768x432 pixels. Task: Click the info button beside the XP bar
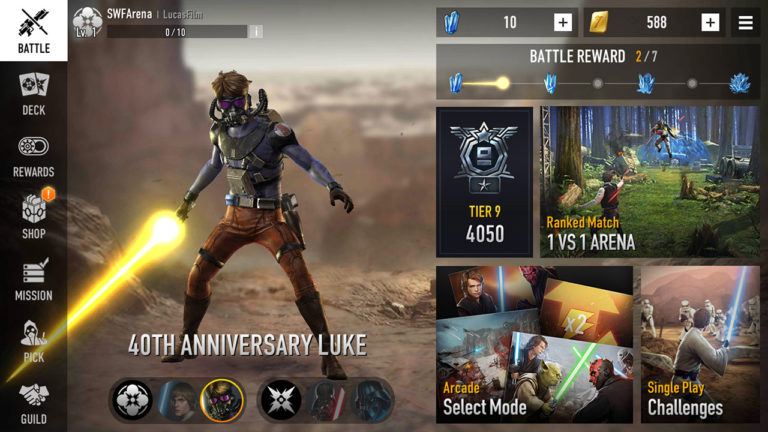click(256, 32)
